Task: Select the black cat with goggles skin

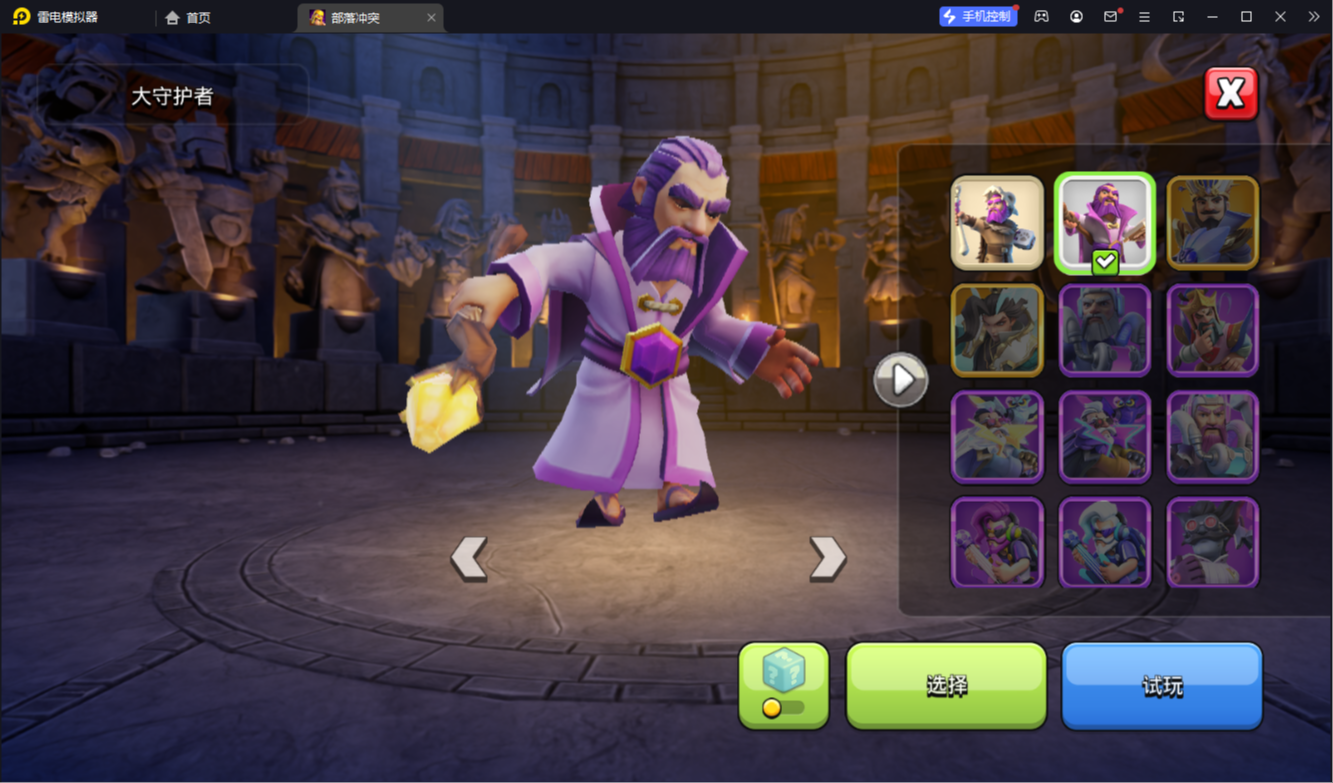Action: tap(1212, 543)
